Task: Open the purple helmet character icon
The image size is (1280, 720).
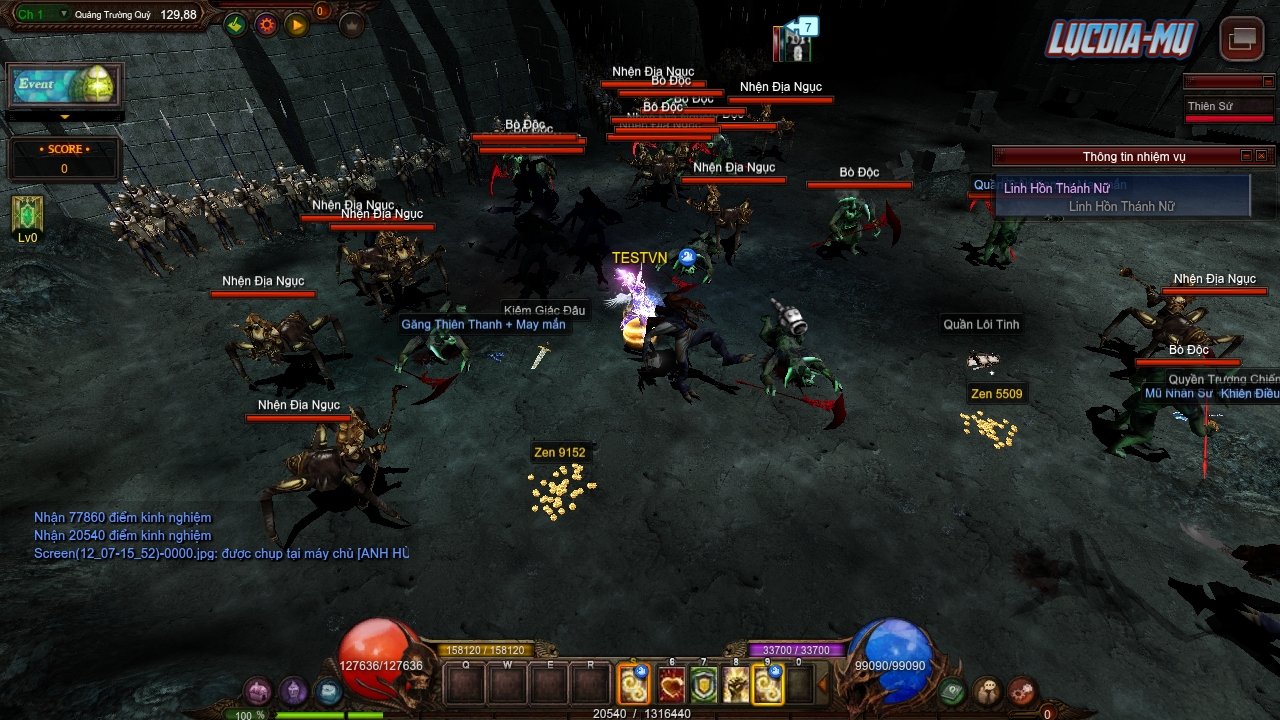Action: 293,691
